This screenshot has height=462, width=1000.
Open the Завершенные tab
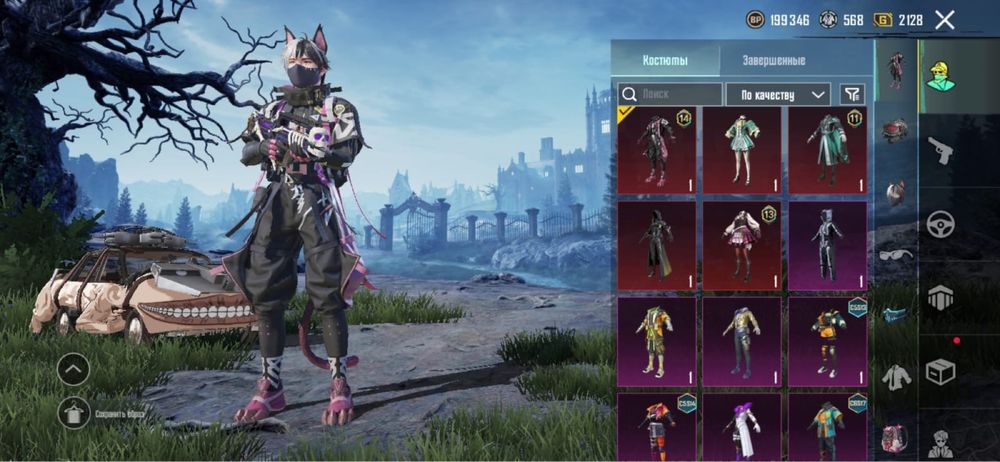click(x=773, y=60)
